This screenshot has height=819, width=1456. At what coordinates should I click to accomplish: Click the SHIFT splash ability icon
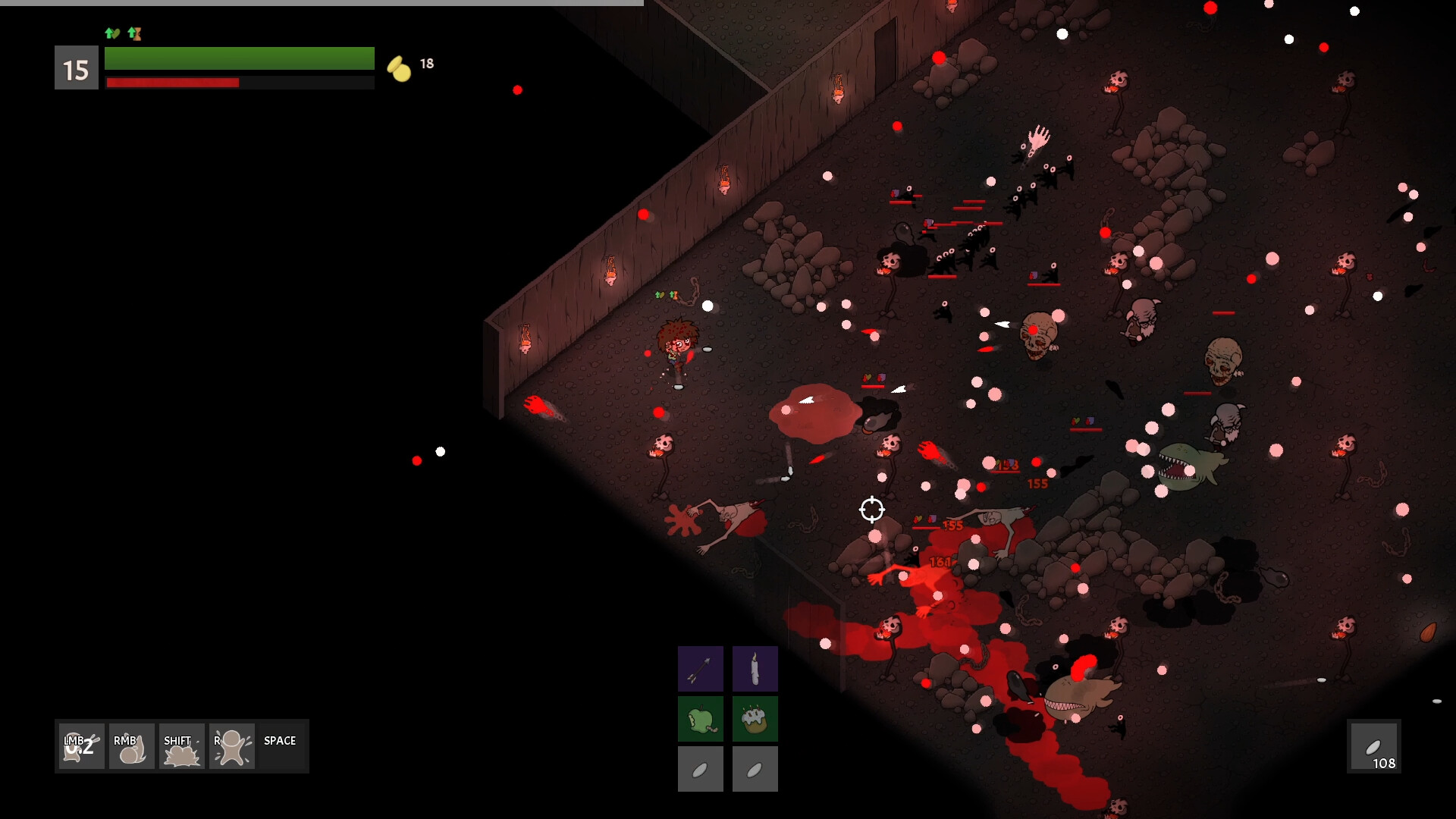[180, 746]
